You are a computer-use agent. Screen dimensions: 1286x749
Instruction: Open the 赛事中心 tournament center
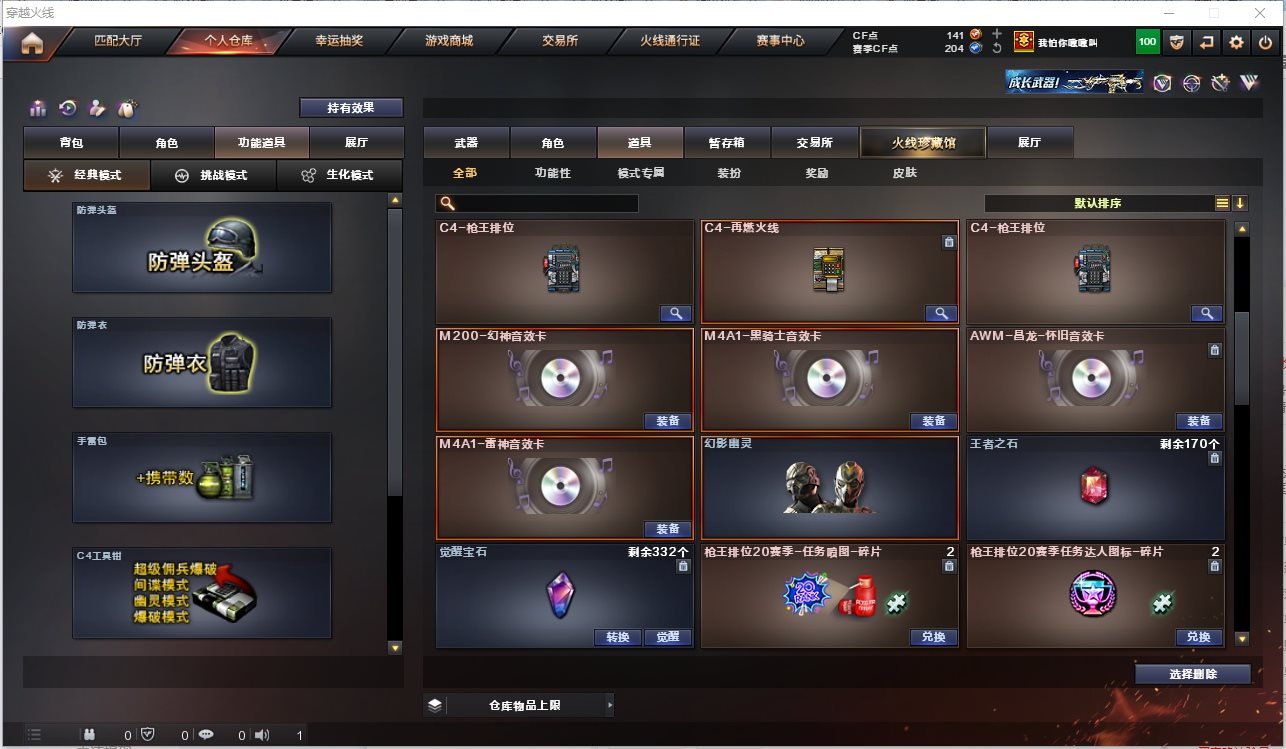[780, 42]
